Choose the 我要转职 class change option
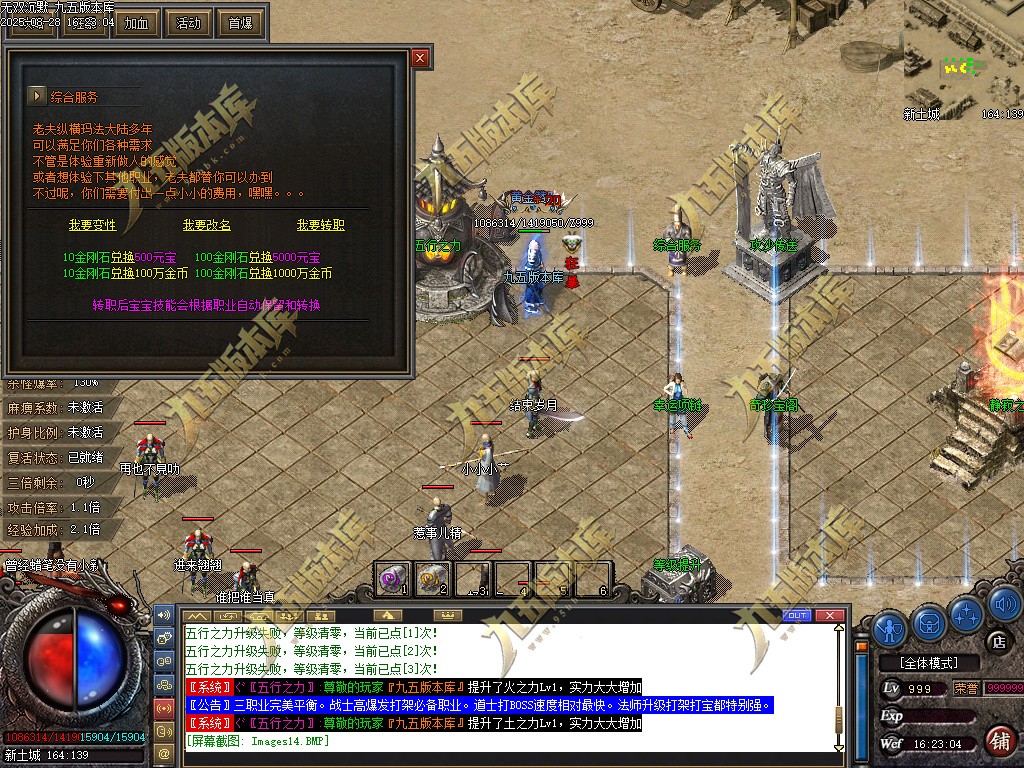 pyautogui.click(x=320, y=225)
